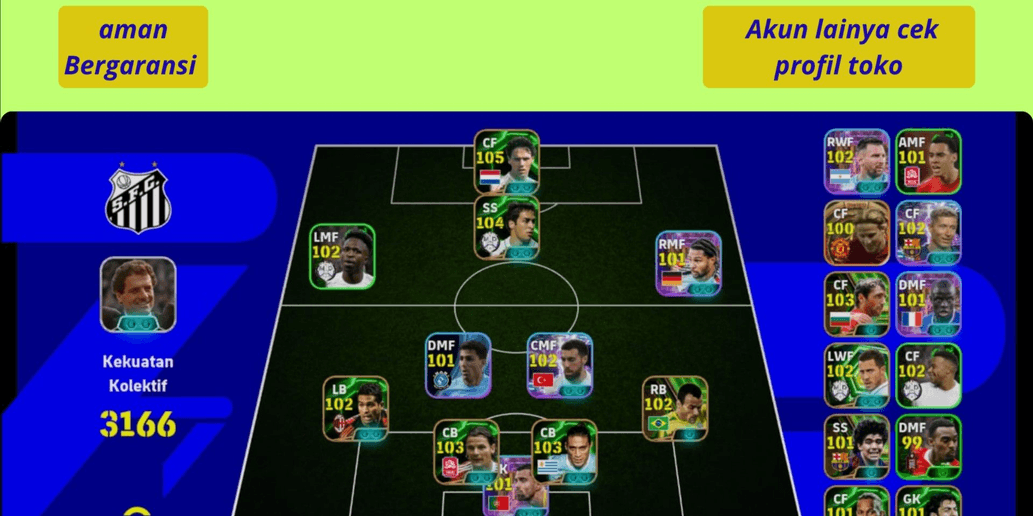Select the LB 102 defender card
Viewport: 1033px width, 516px height.
click(x=355, y=409)
